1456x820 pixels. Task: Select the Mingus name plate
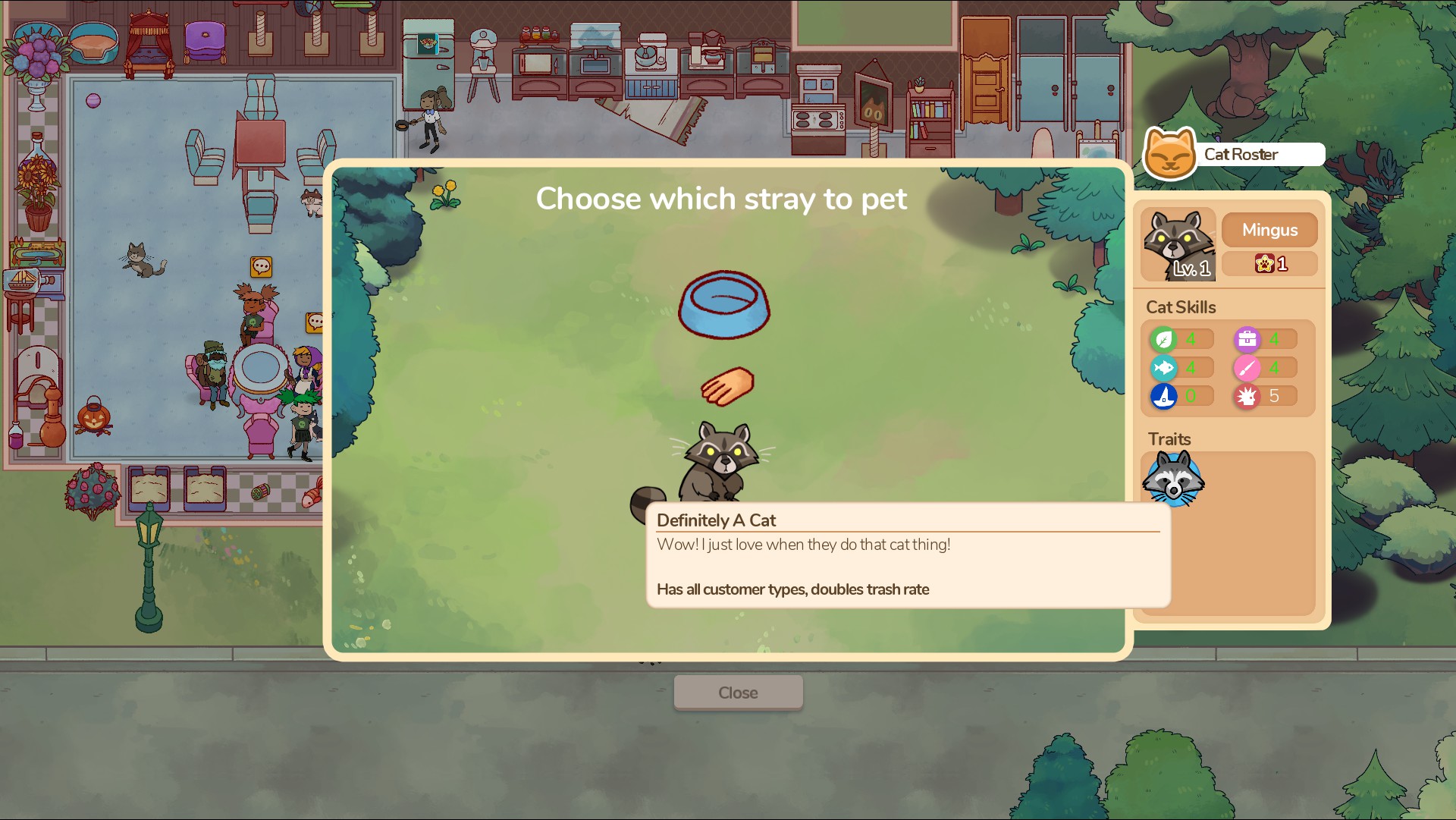pos(1269,230)
